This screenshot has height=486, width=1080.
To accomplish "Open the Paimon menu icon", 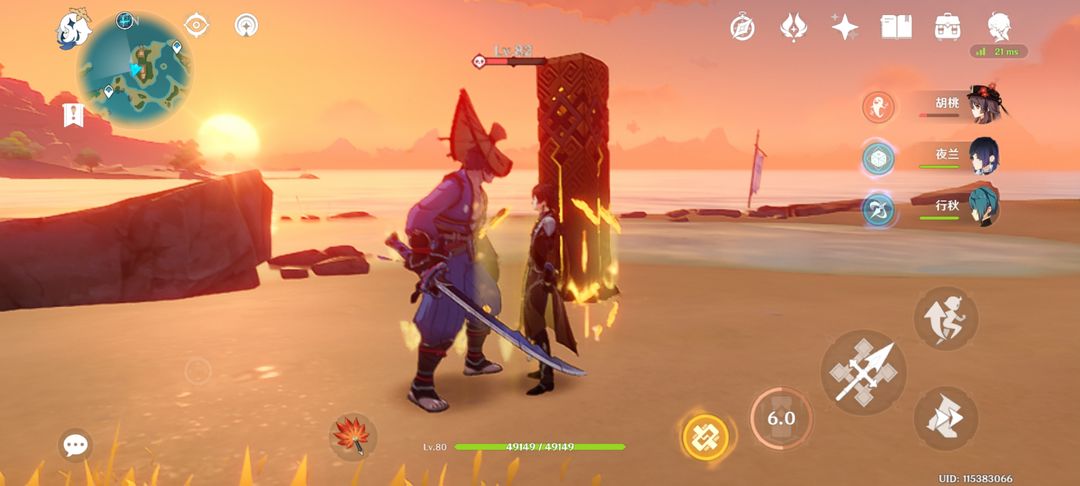I will (x=73, y=29).
